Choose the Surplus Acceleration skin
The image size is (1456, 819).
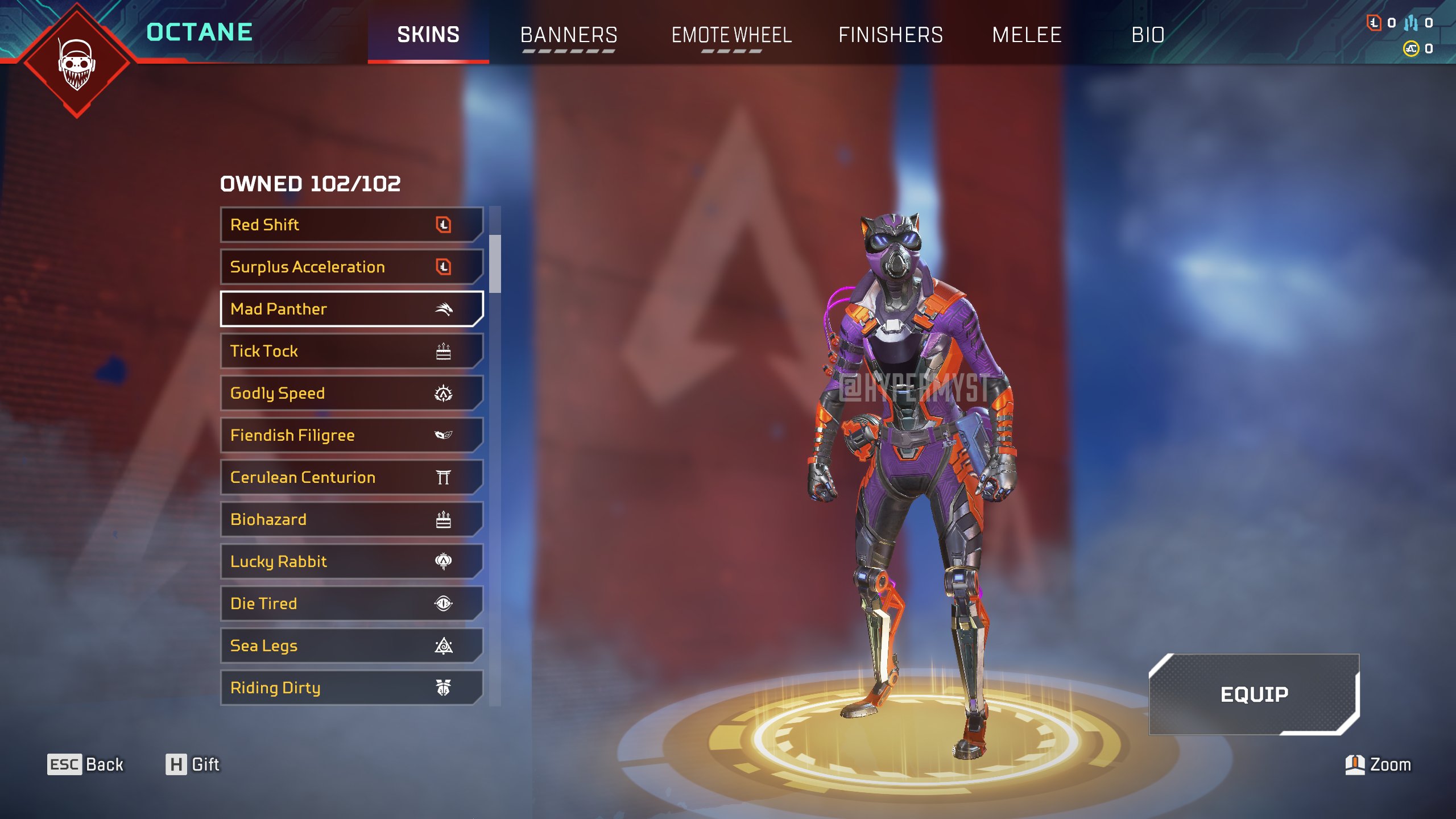351,267
